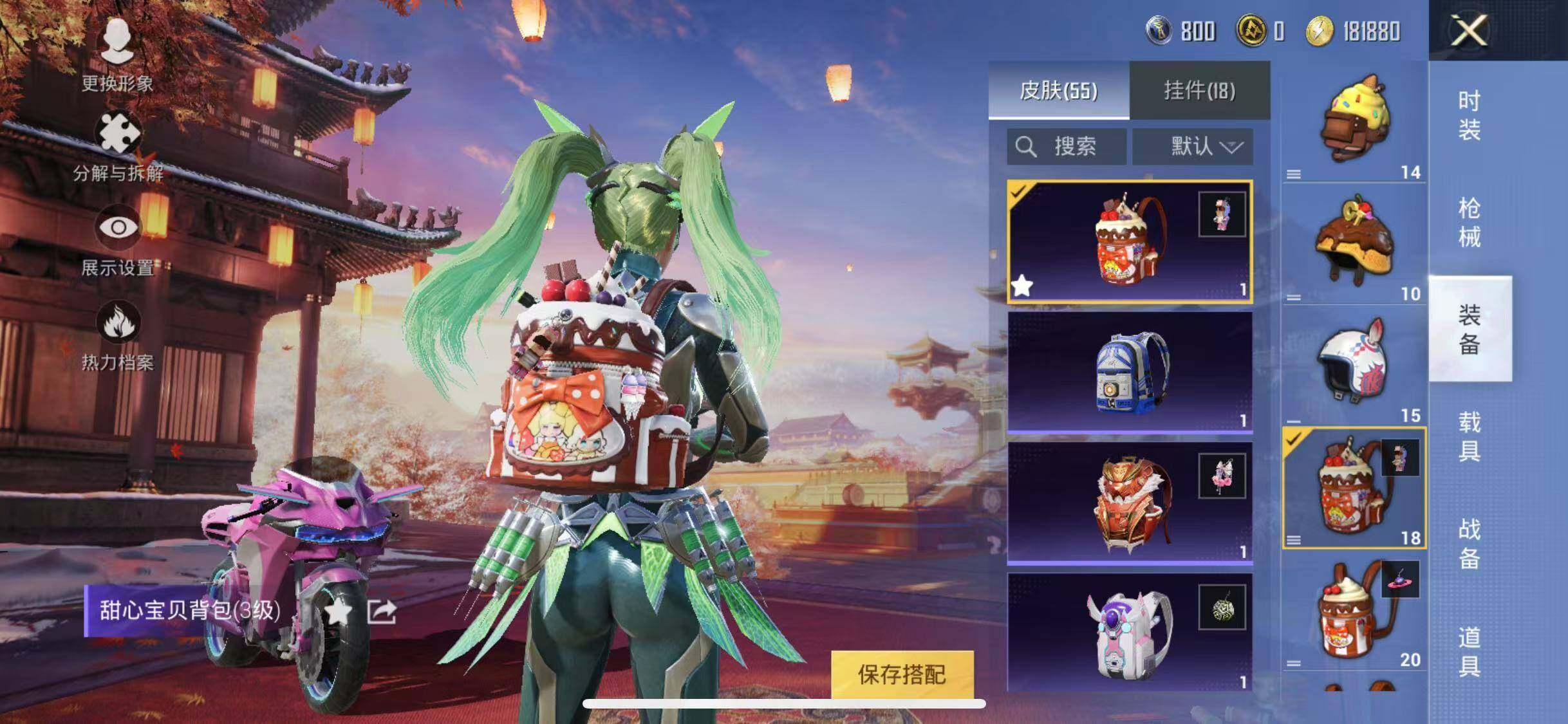Open the 挂件(18) tab
Image resolution: width=1568 pixels, height=724 pixels.
(1199, 90)
